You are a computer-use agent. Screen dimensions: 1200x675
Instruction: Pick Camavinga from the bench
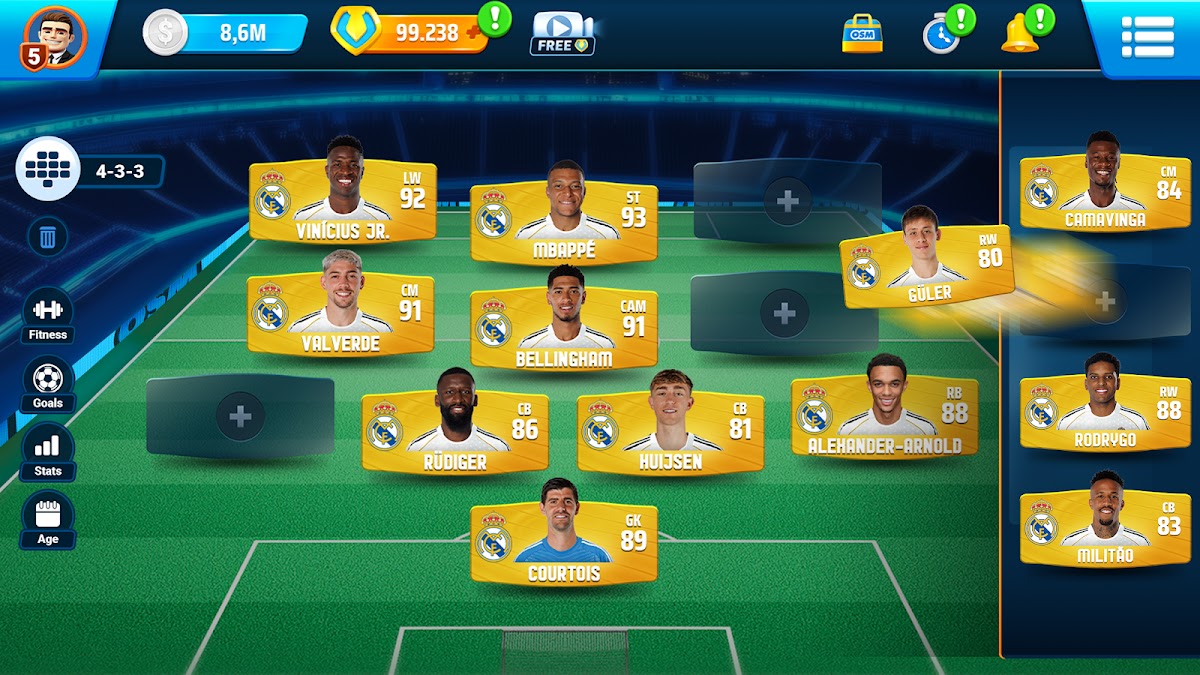coord(1104,192)
